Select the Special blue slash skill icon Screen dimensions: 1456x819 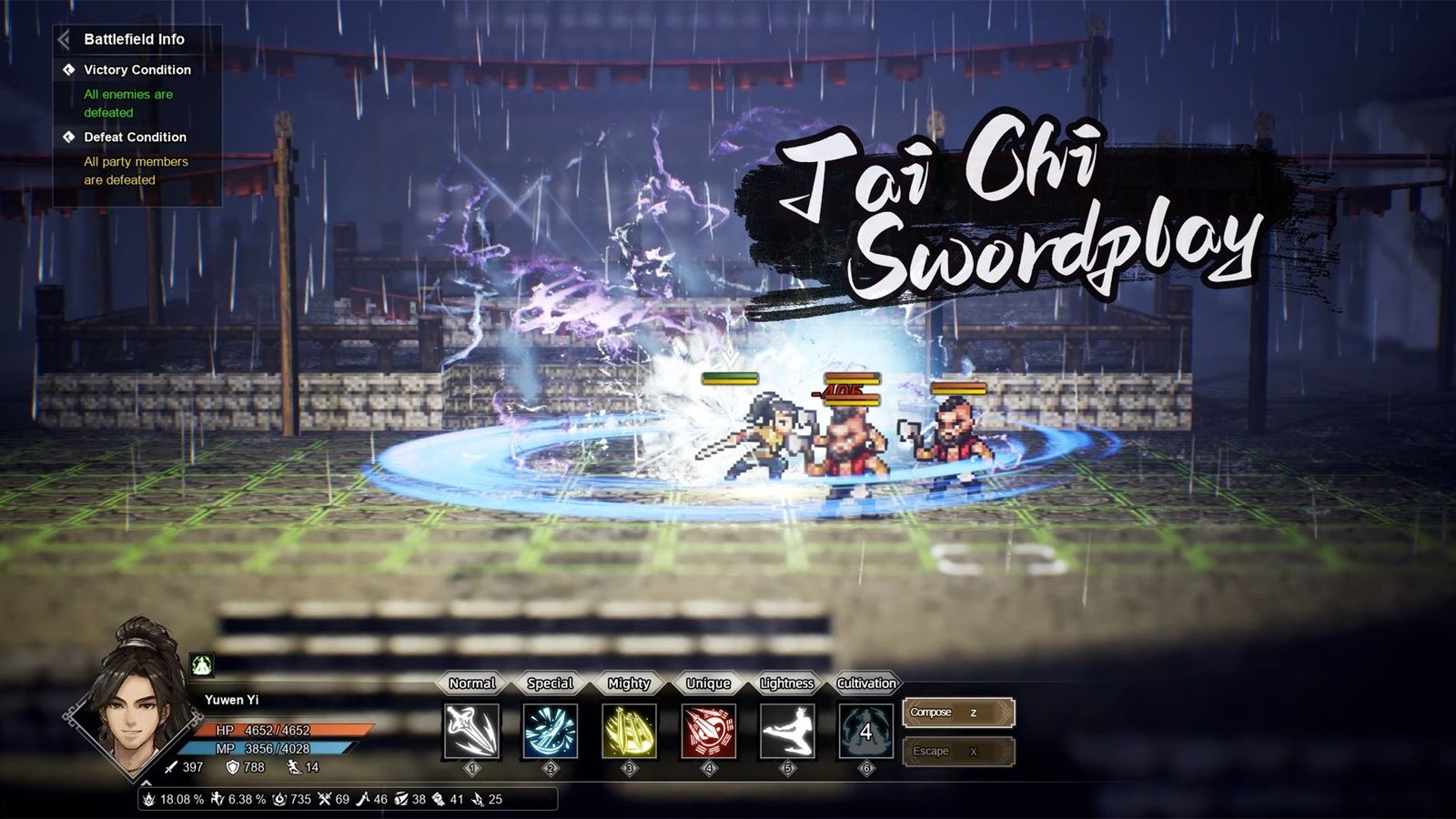coord(549,732)
